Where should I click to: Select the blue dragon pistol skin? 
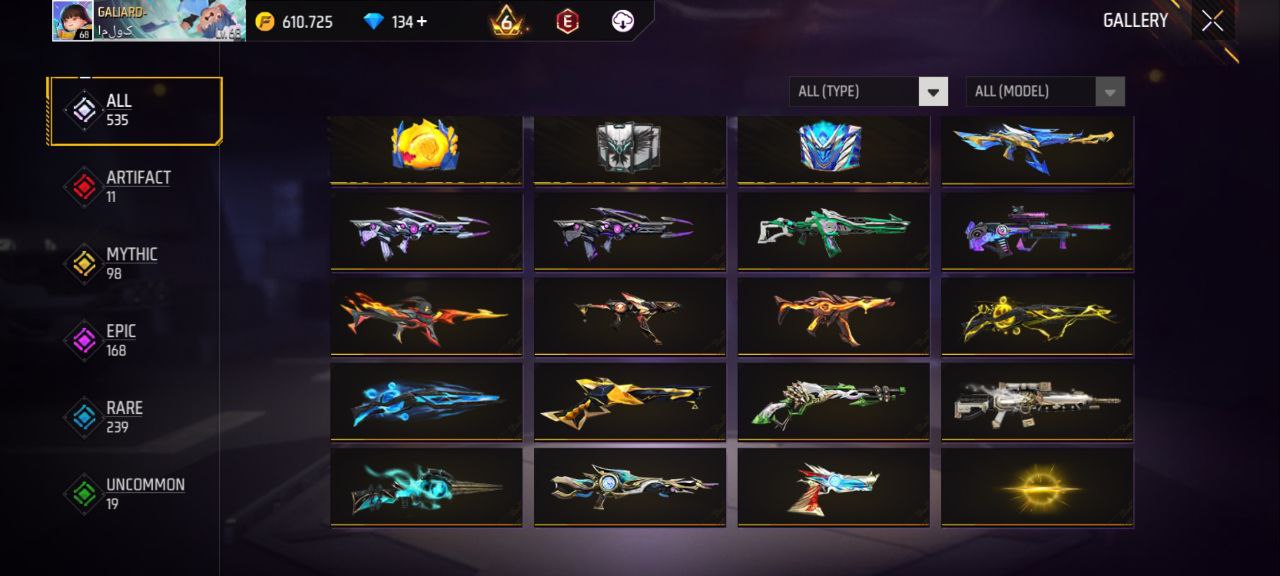pyautogui.click(x=833, y=487)
